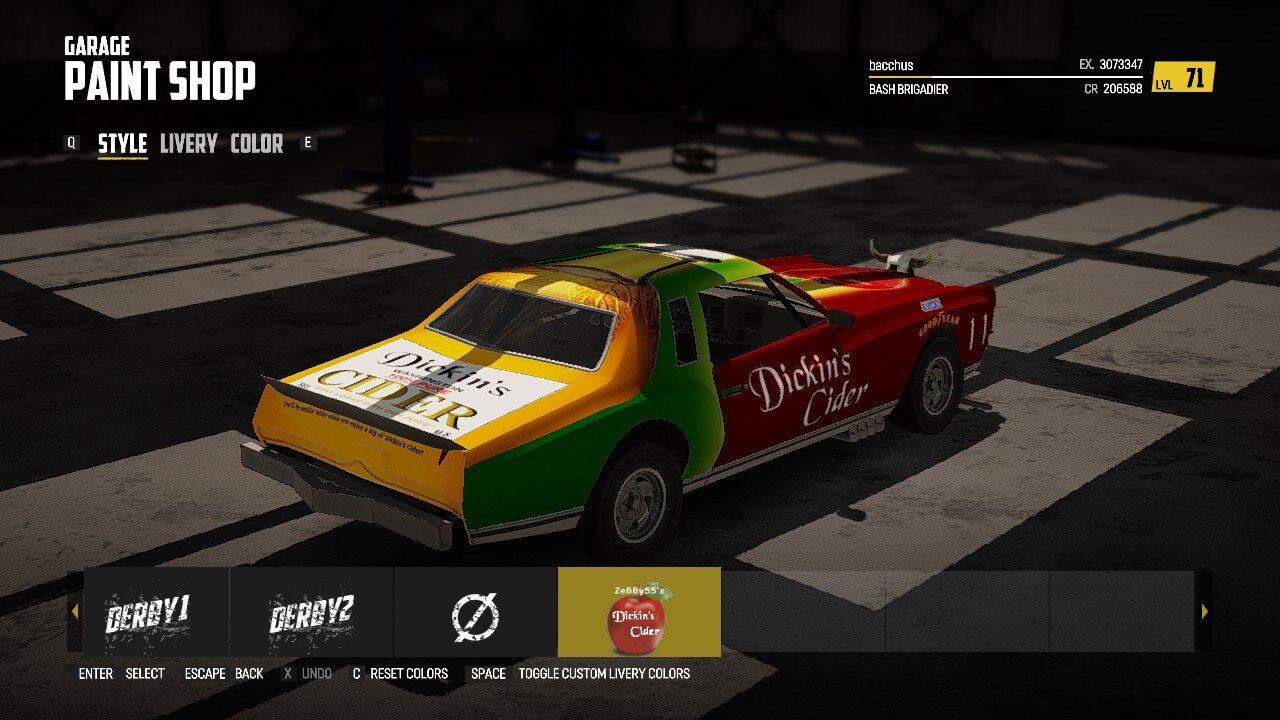Switch to the Color tab
This screenshot has height=720, width=1280.
tap(256, 144)
